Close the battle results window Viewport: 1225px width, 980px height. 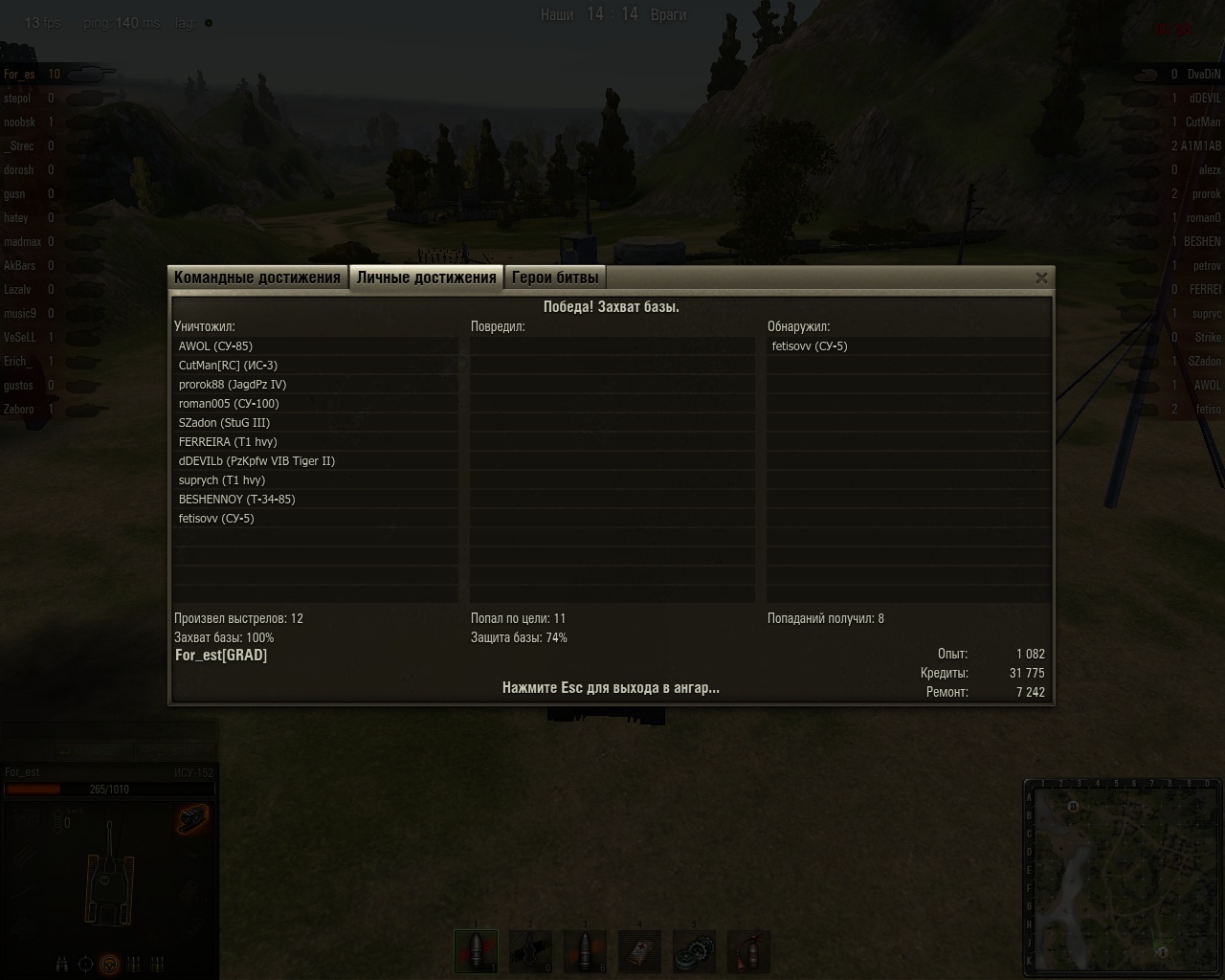point(1041,278)
